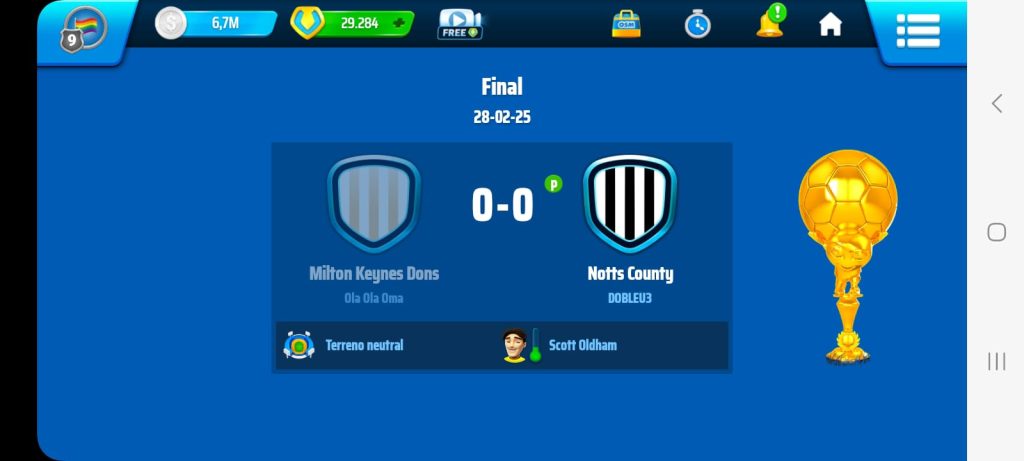Go to the home screen
1024x461 pixels.
pyautogui.click(x=830, y=25)
